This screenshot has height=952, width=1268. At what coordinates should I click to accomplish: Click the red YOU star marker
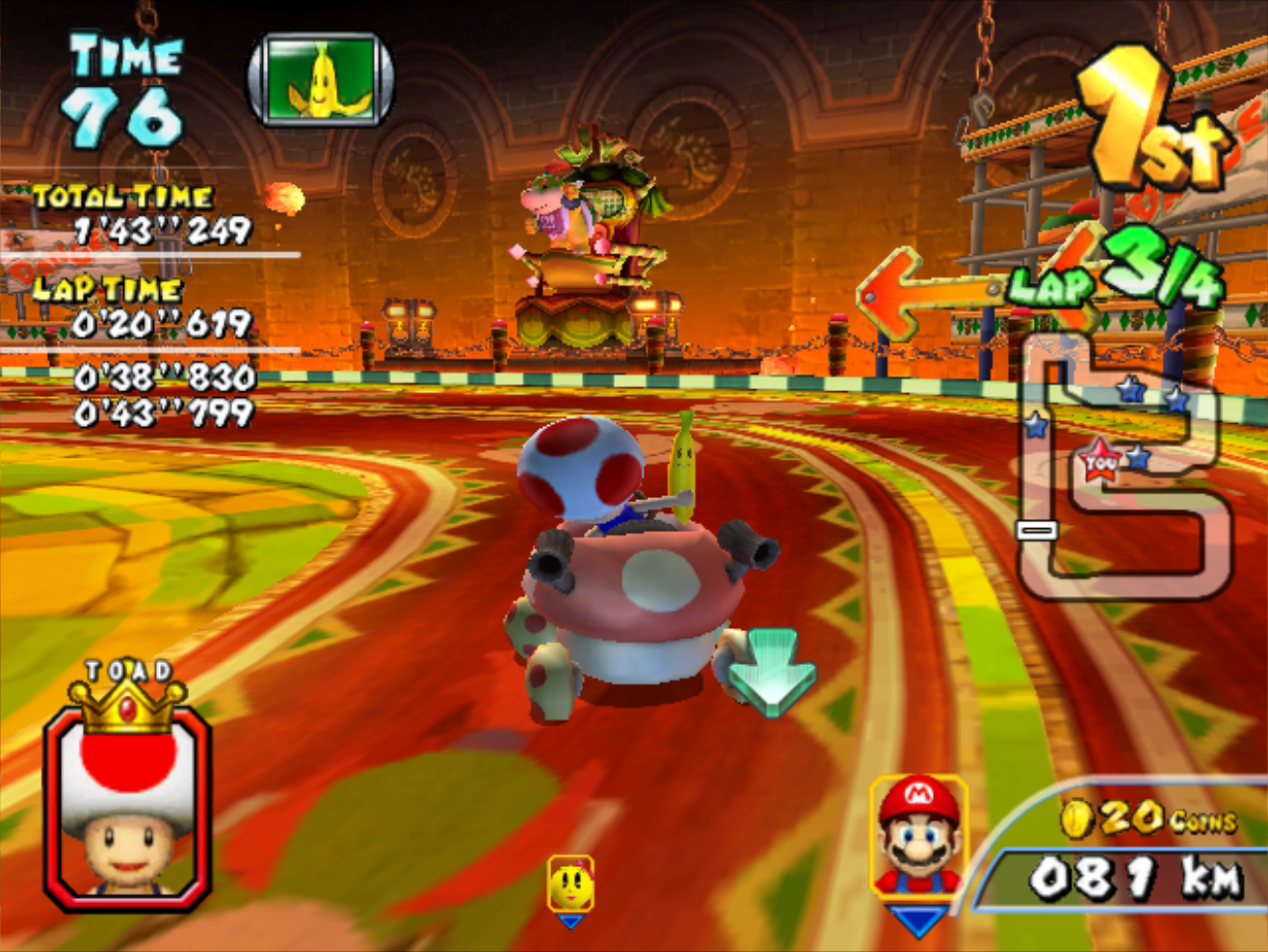[x=1099, y=463]
